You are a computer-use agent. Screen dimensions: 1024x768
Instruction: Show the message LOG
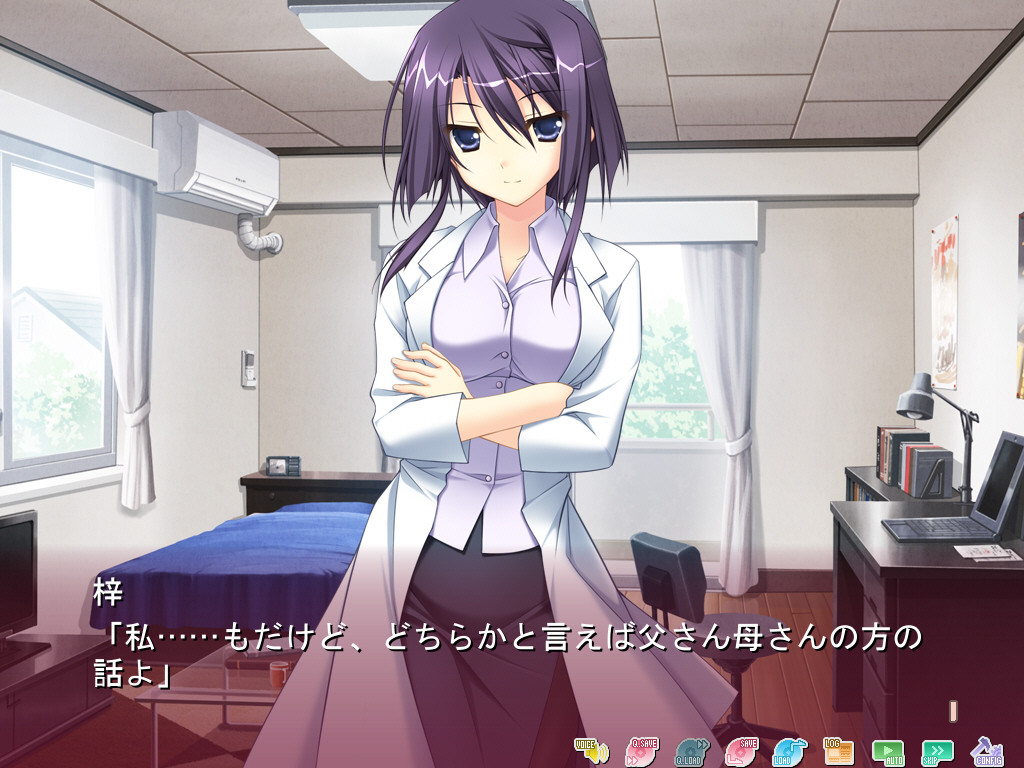(838, 750)
